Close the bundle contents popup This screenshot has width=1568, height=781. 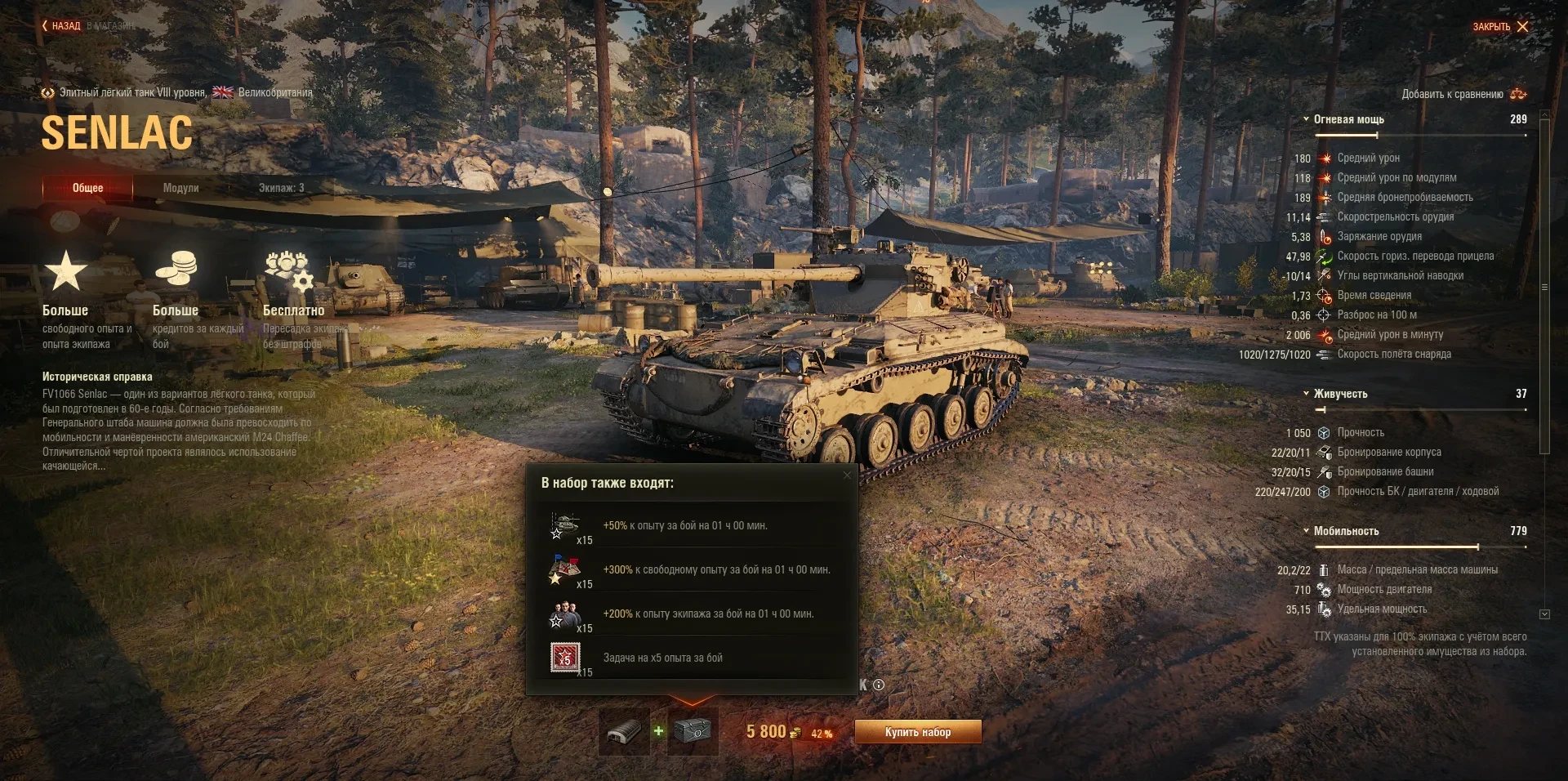point(847,475)
